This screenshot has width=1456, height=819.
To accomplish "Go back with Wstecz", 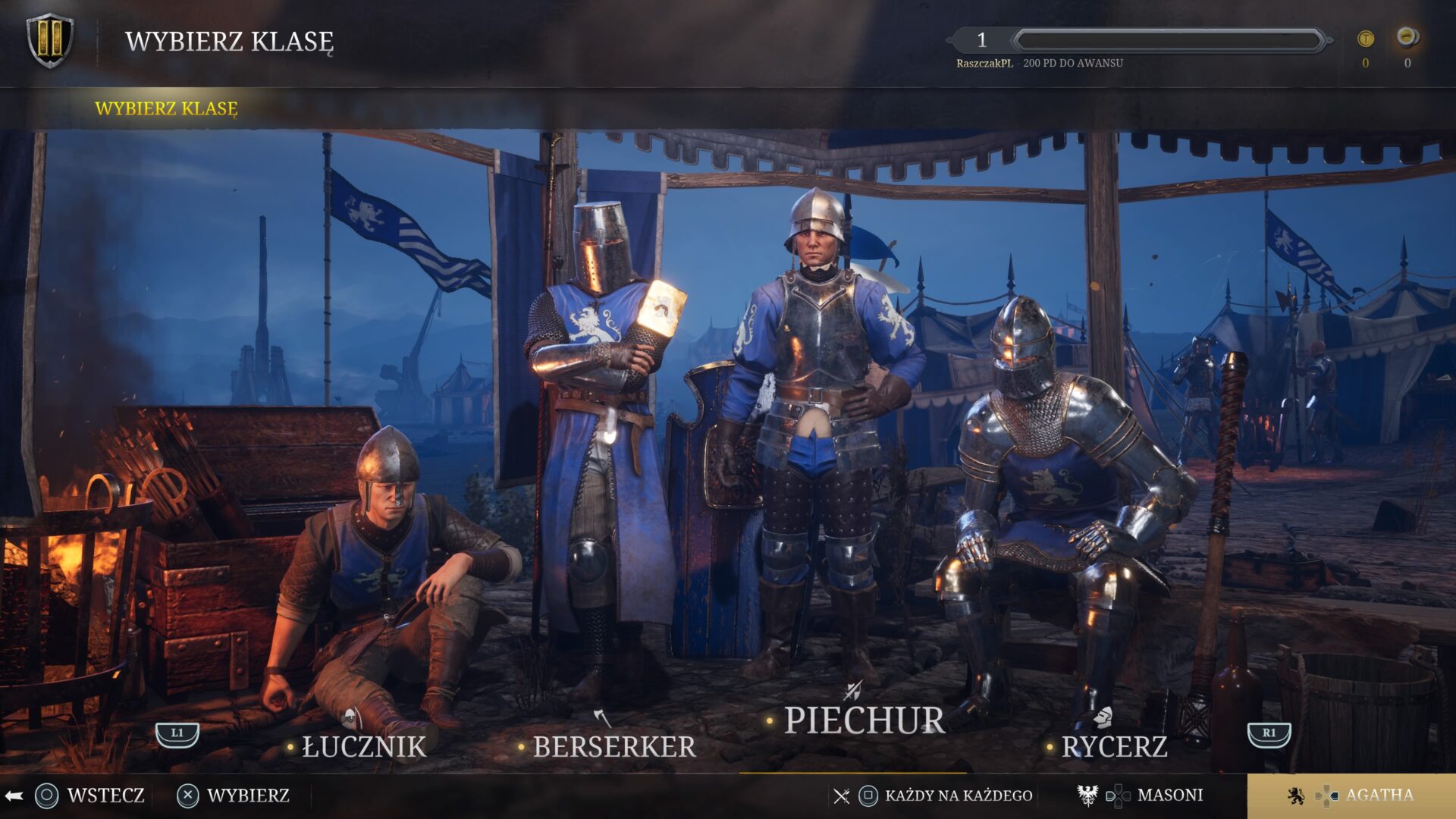I will point(91,795).
